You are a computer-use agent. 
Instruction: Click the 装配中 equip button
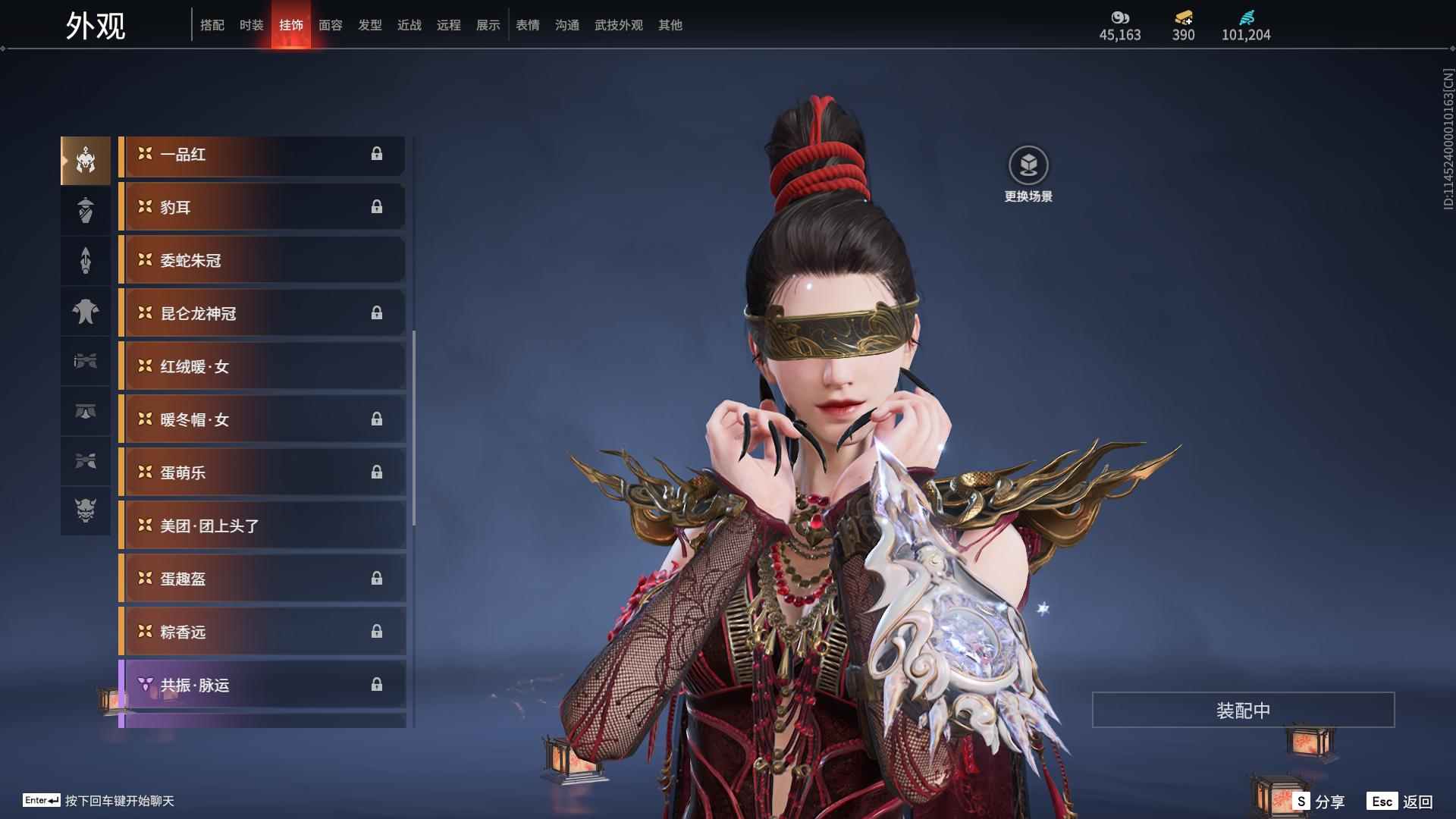[1243, 710]
